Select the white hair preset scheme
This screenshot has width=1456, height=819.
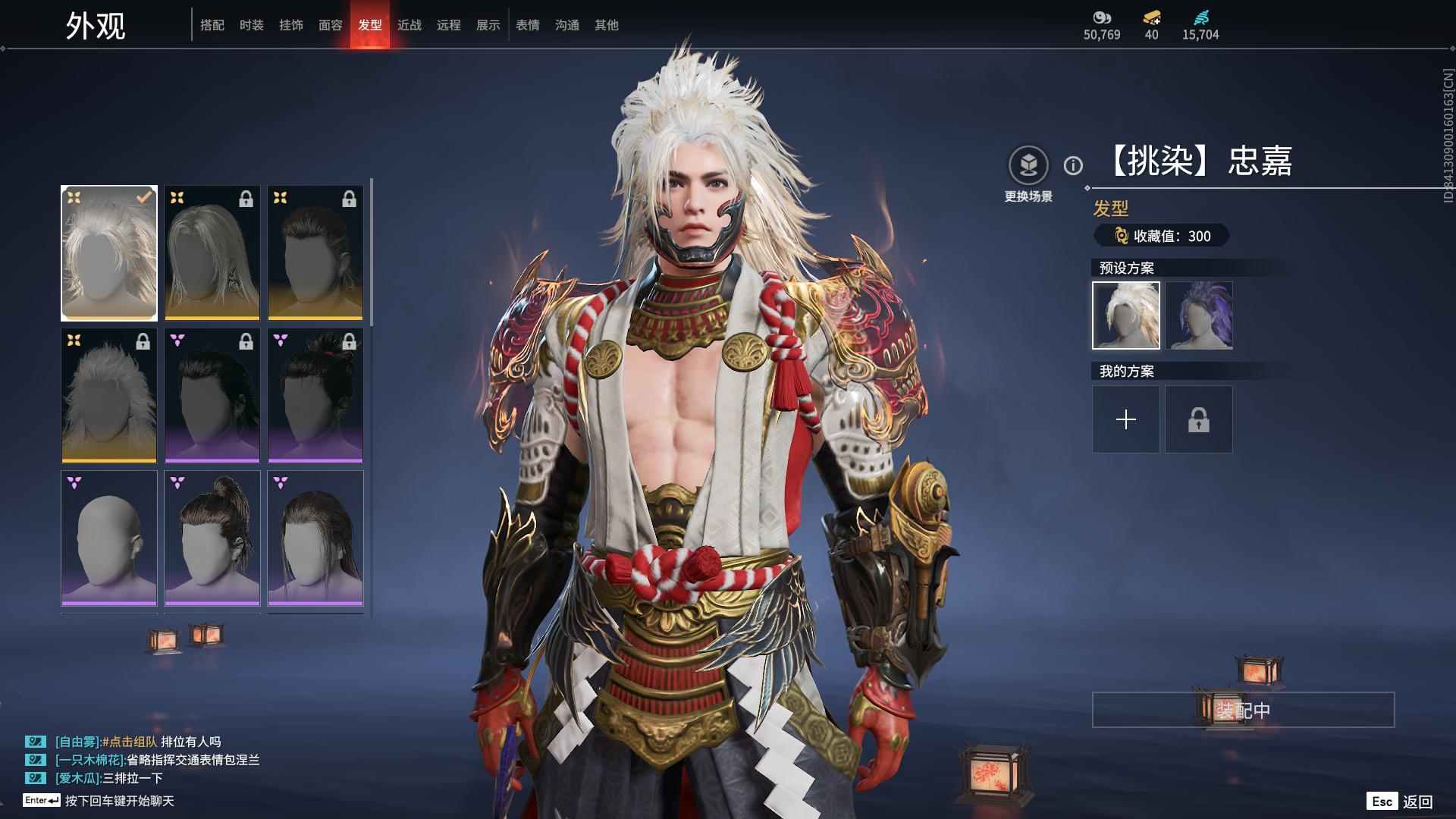1126,315
